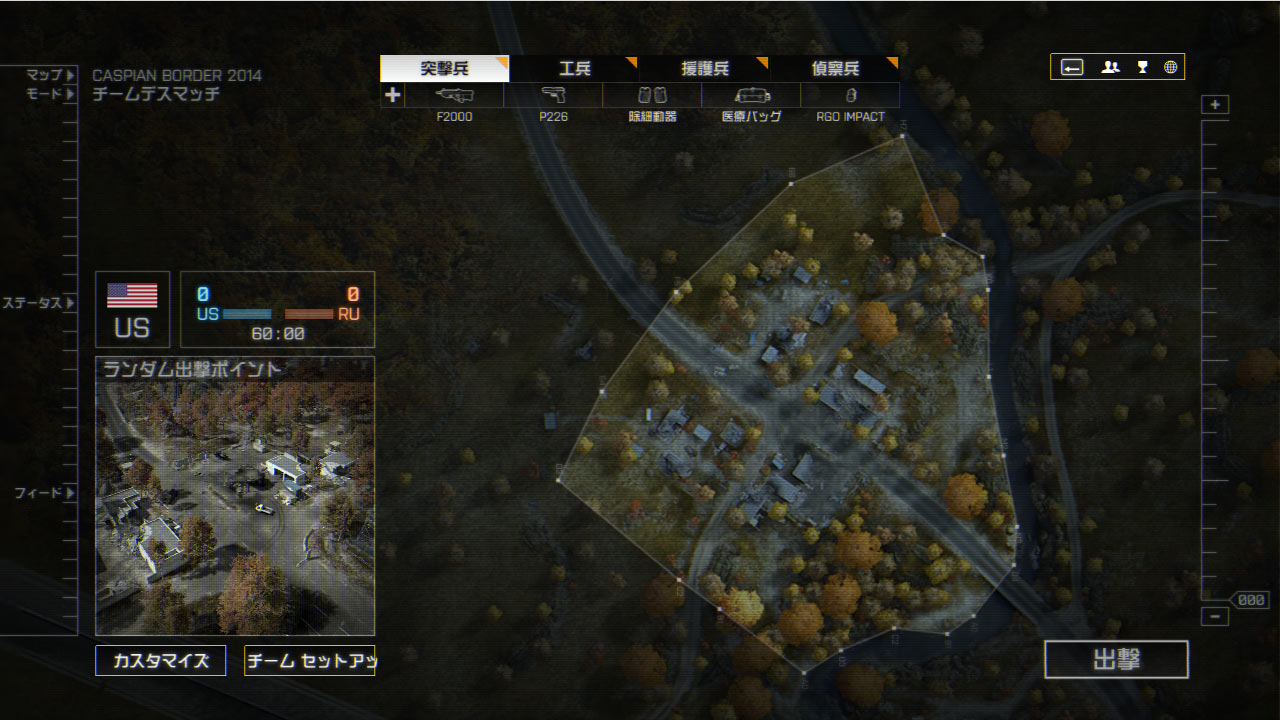Select the F2000 primary weapon slot
This screenshot has width=1280, height=720.
[455, 96]
